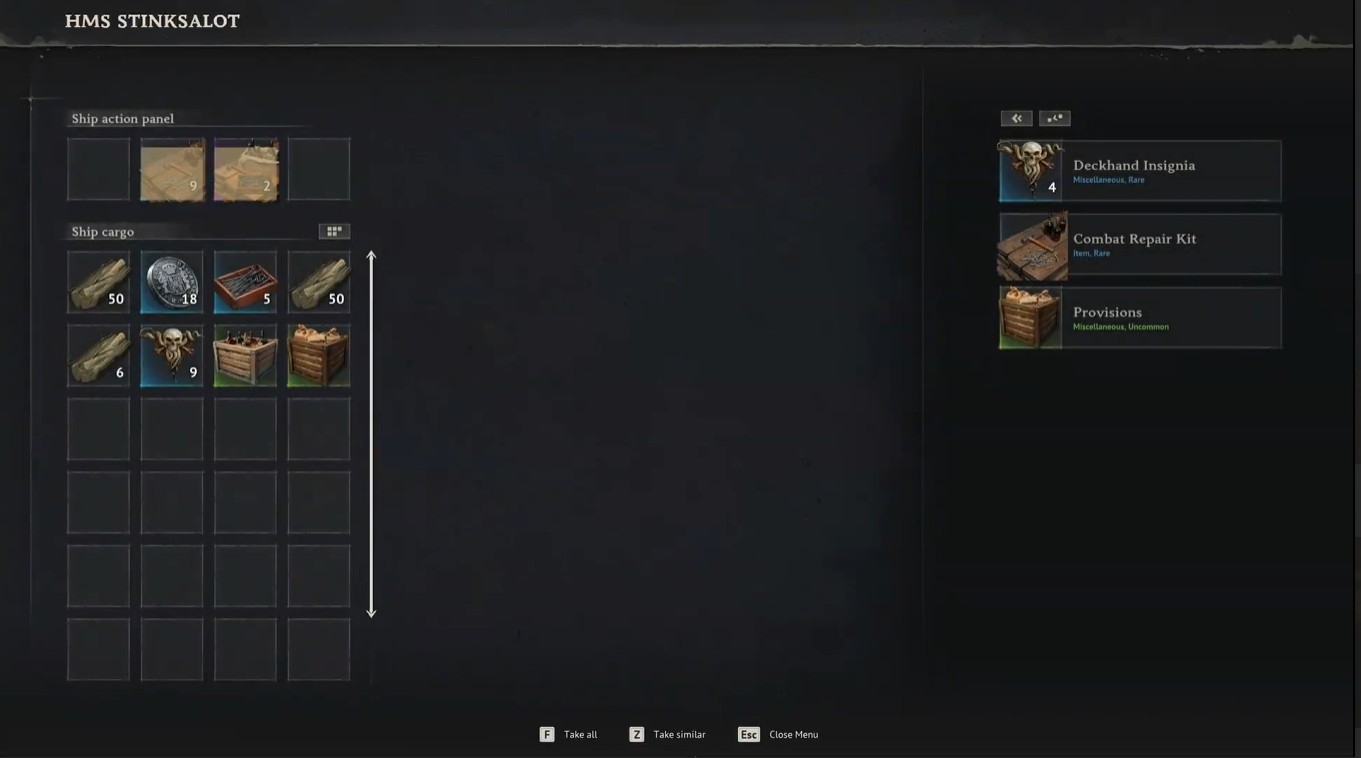1361x758 pixels.
Task: Select the silver coin stack of 18
Action: [172, 282]
